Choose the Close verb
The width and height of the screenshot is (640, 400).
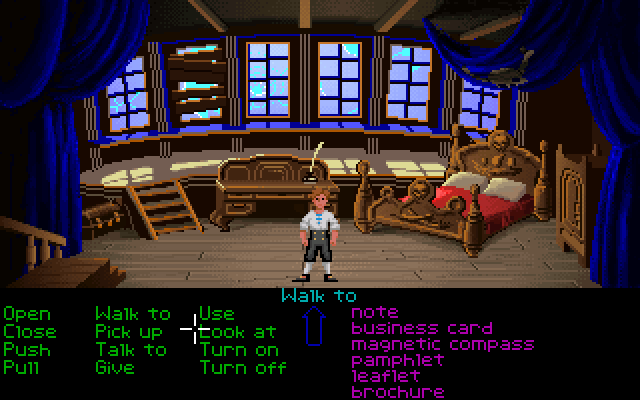click(29, 331)
